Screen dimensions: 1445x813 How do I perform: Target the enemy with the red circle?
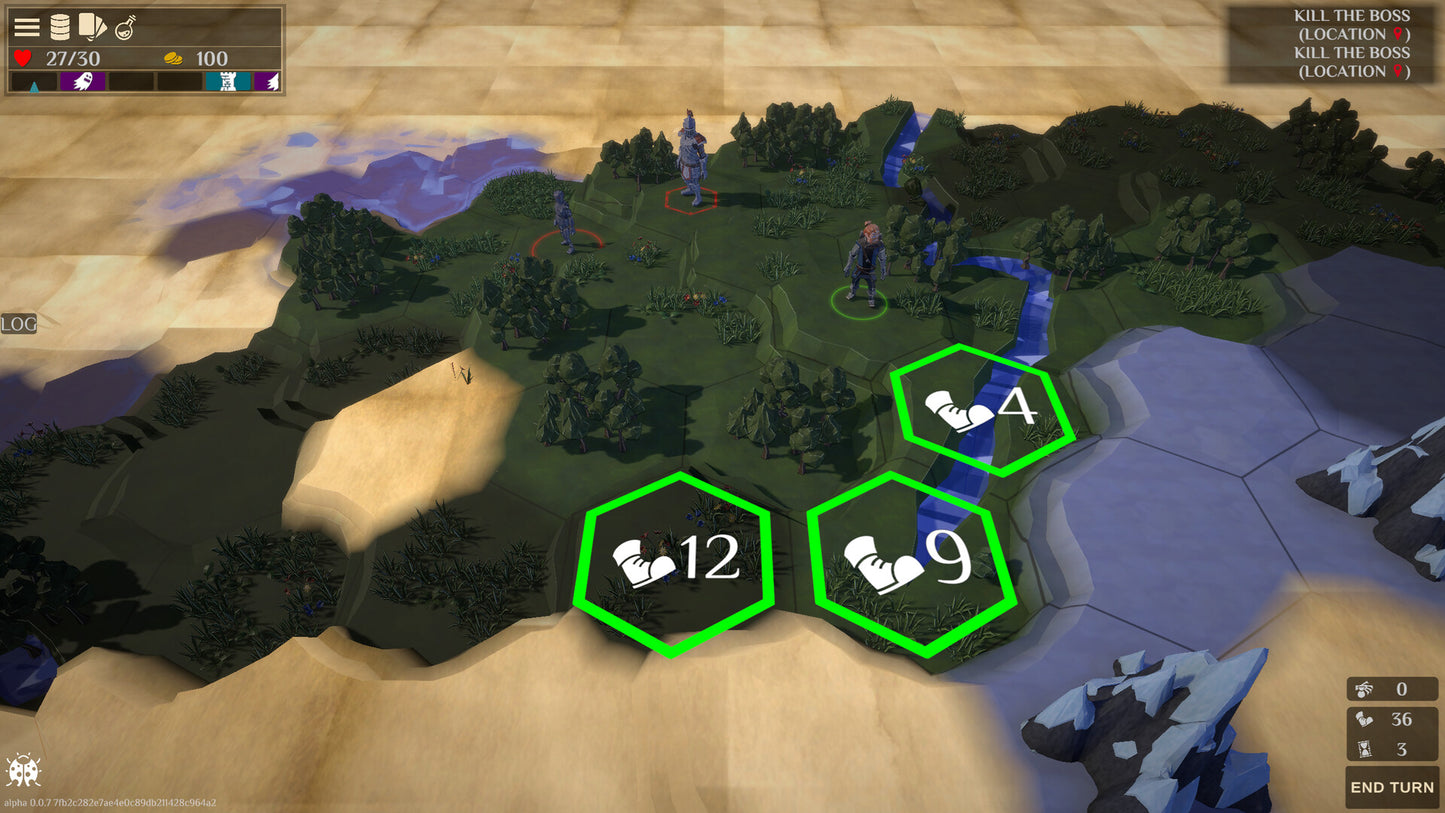[565, 222]
